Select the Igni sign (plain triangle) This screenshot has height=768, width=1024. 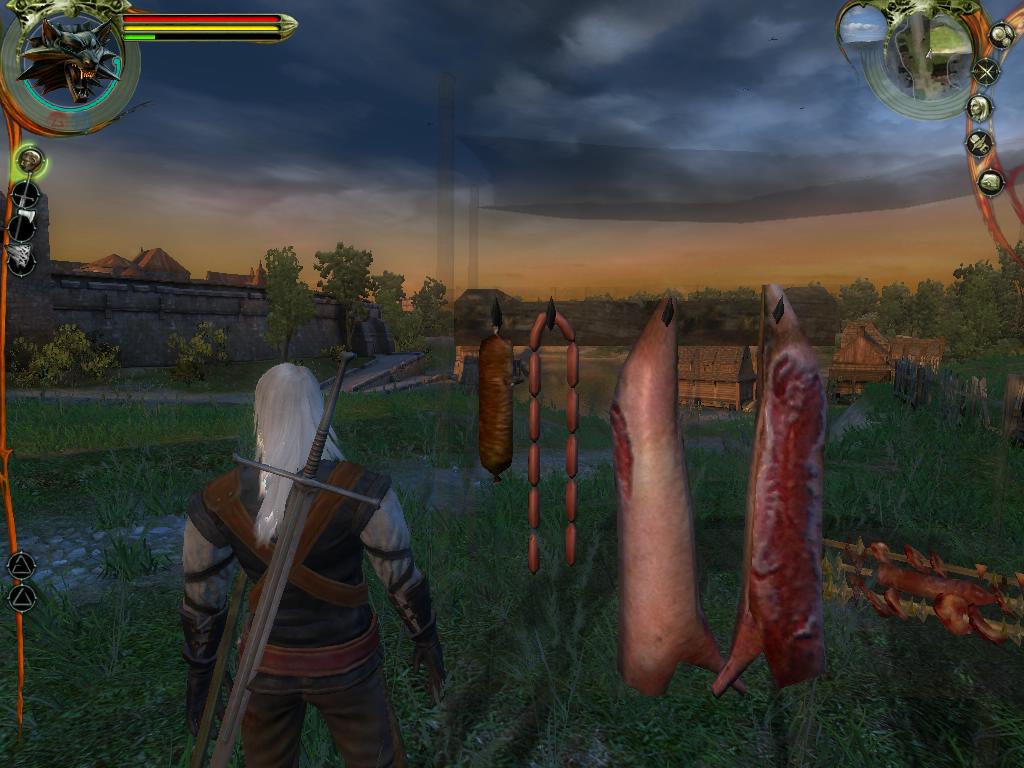point(21,598)
